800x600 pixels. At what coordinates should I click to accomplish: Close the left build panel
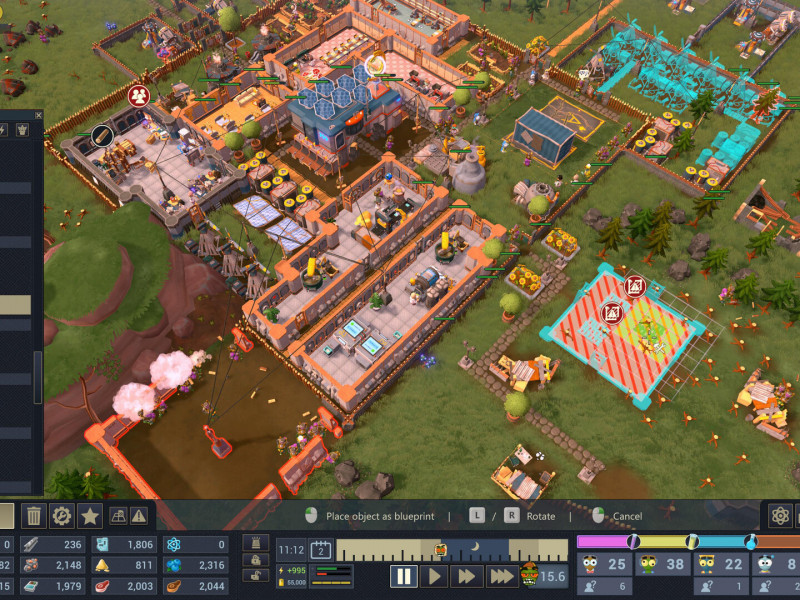[x=39, y=115]
